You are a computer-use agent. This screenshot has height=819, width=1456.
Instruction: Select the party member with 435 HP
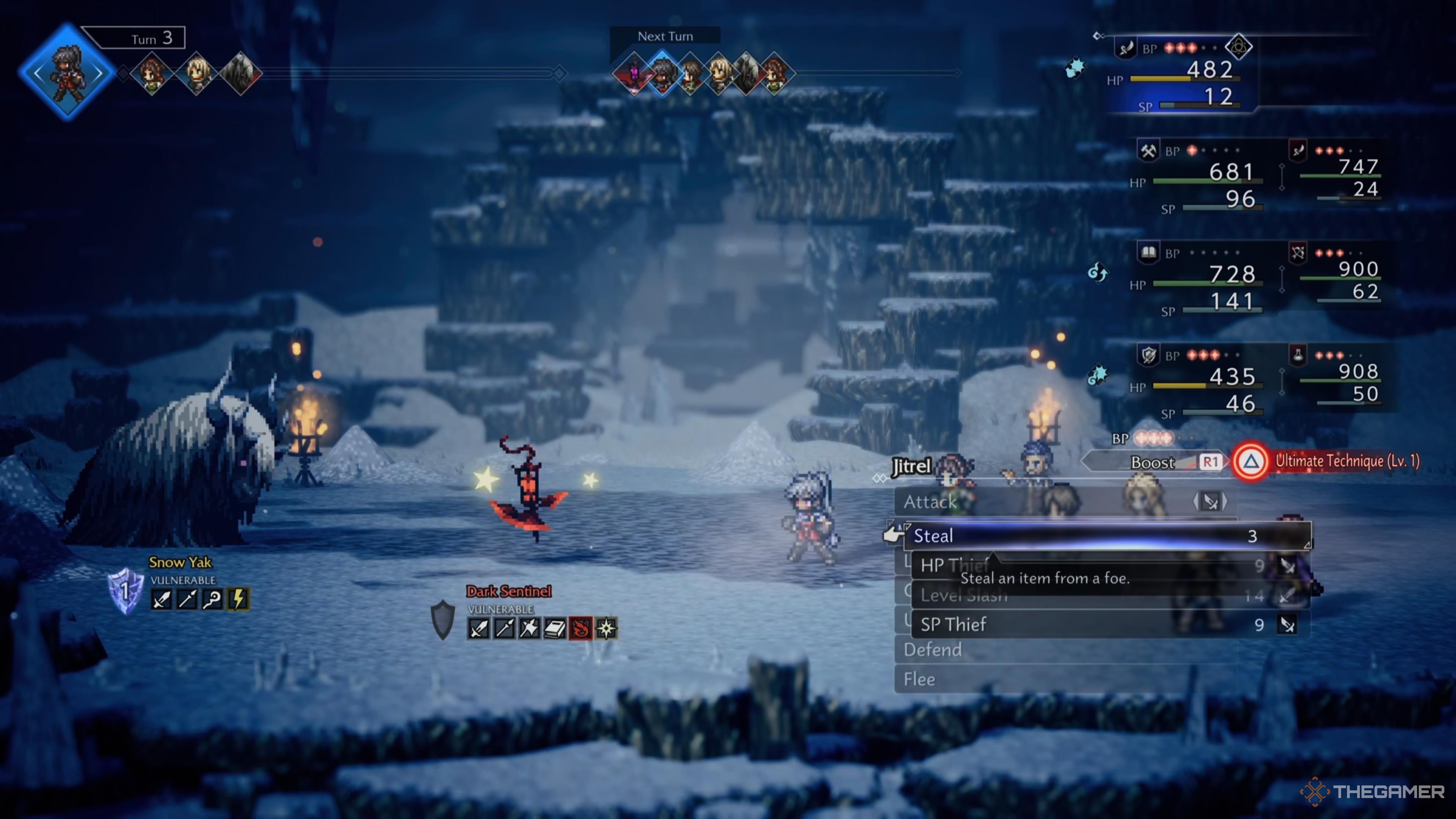[1204, 382]
